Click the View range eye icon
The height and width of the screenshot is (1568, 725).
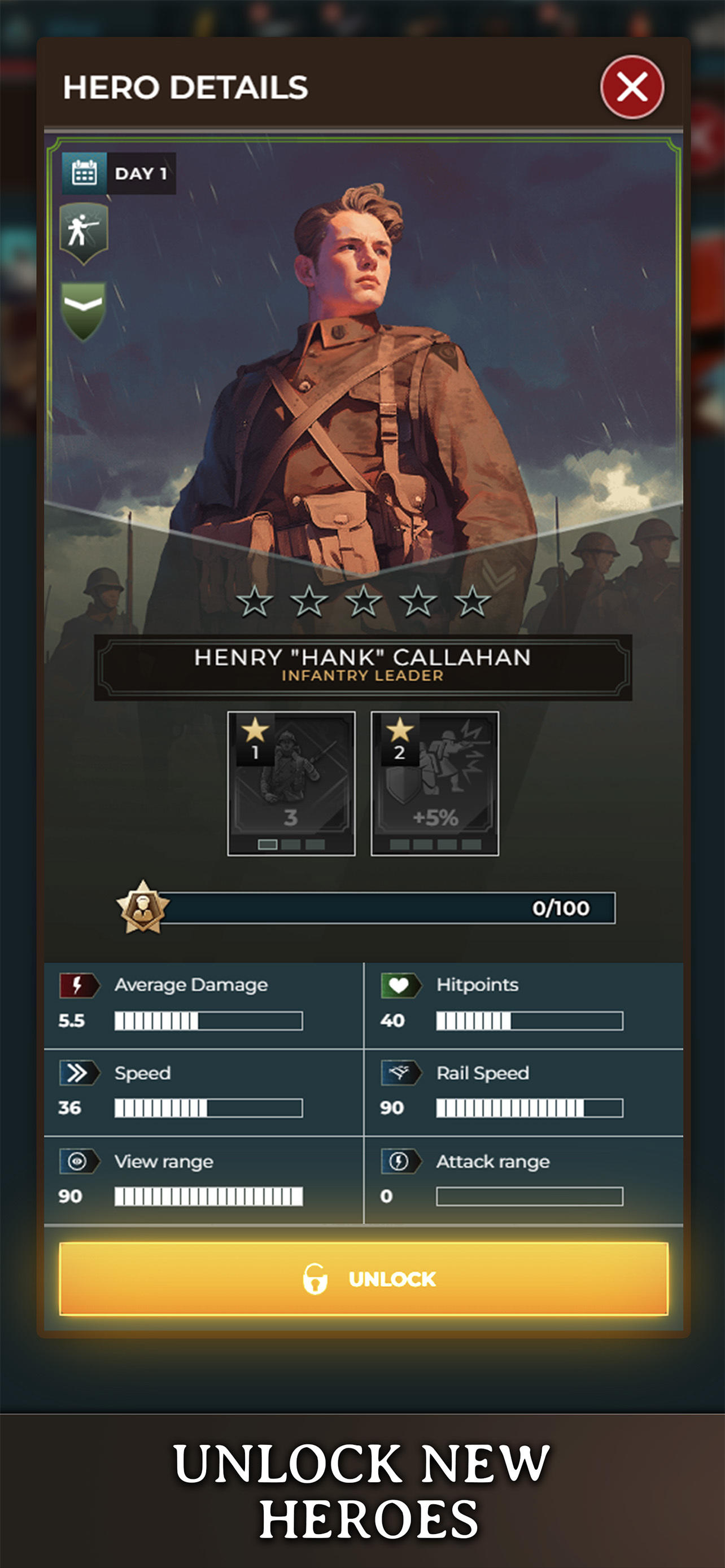(x=79, y=1162)
